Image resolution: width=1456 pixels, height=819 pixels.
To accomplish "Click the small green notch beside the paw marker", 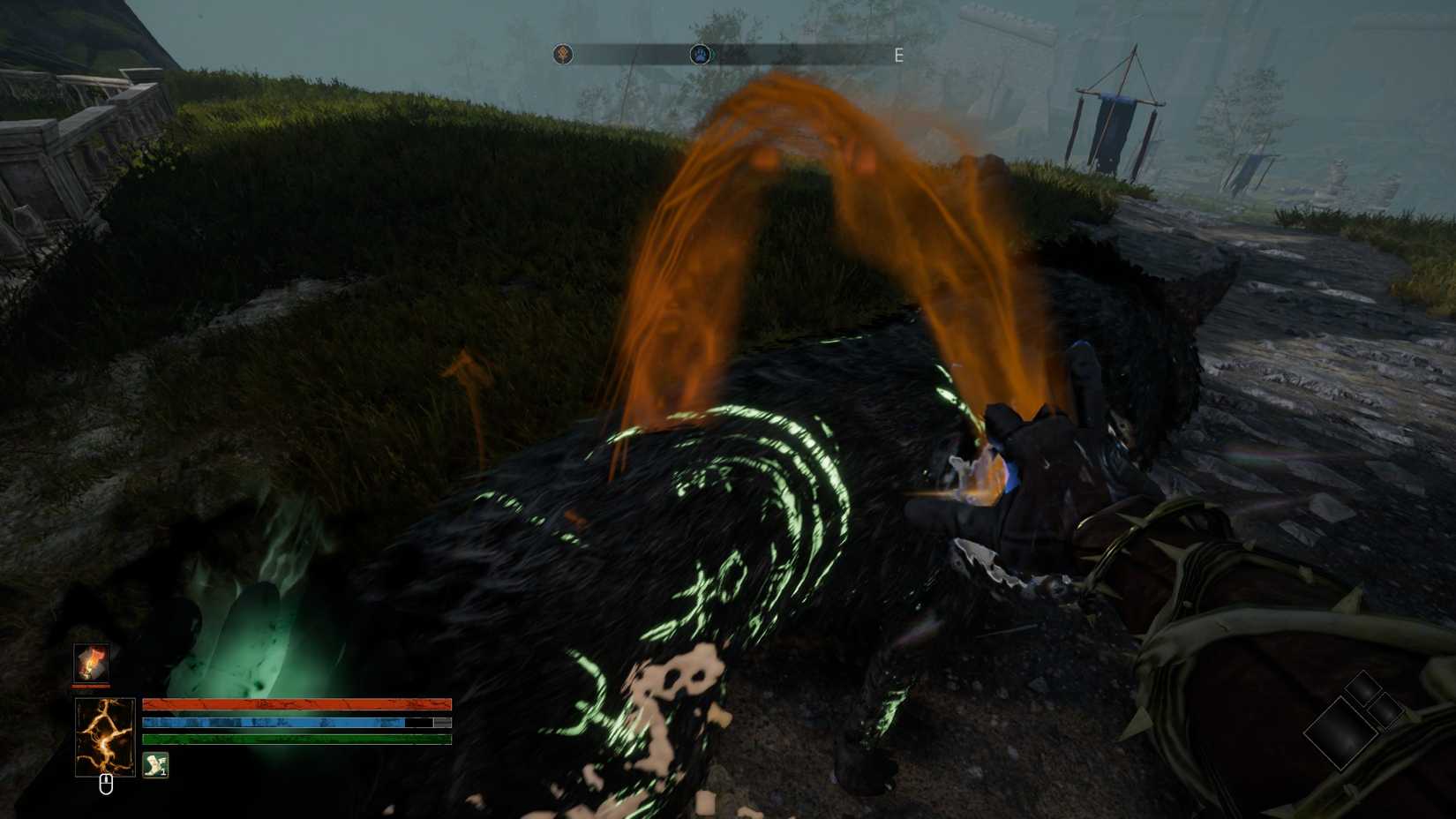I will coord(711,55).
